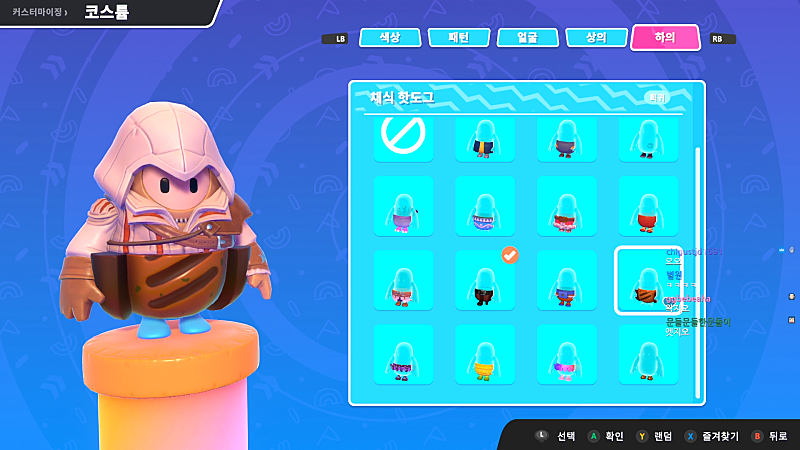The height and width of the screenshot is (450, 800).
Task: Choose the solid red shorts tile
Action: [x=647, y=206]
